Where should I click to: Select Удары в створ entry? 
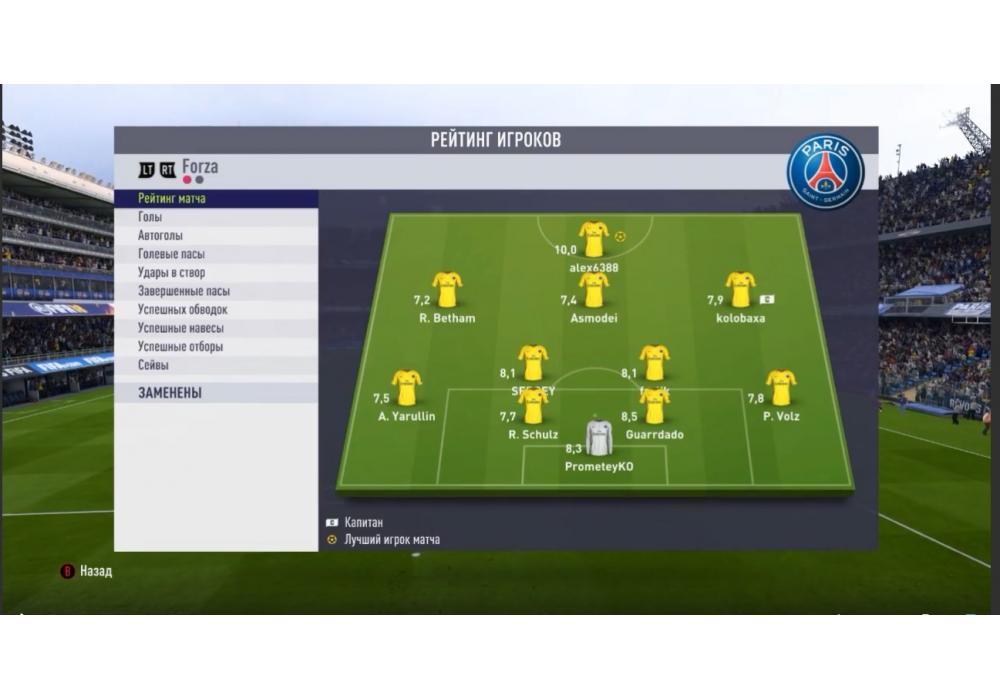[x=171, y=272]
